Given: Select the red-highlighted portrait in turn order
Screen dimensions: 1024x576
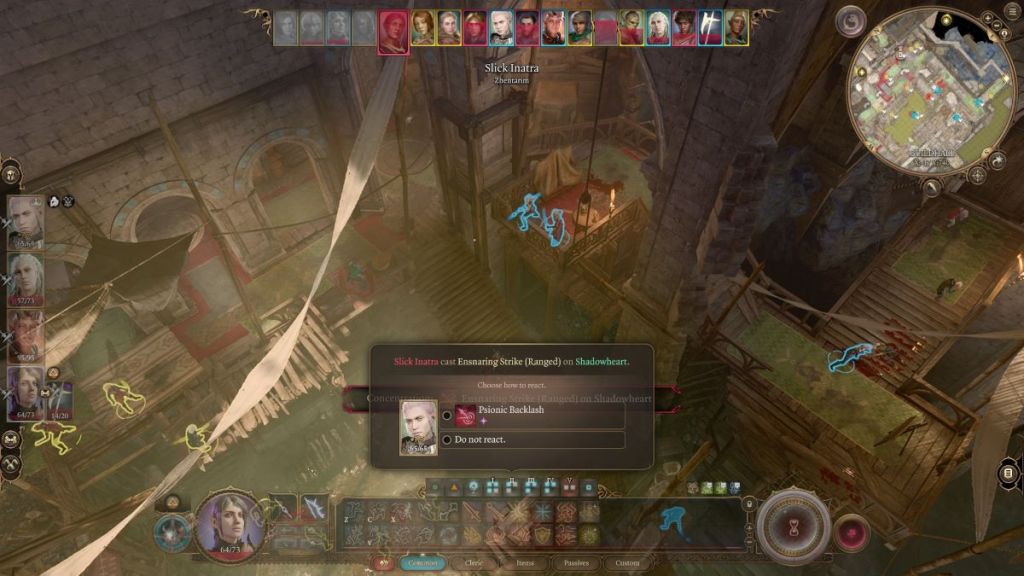Looking at the screenshot, I should point(393,30).
